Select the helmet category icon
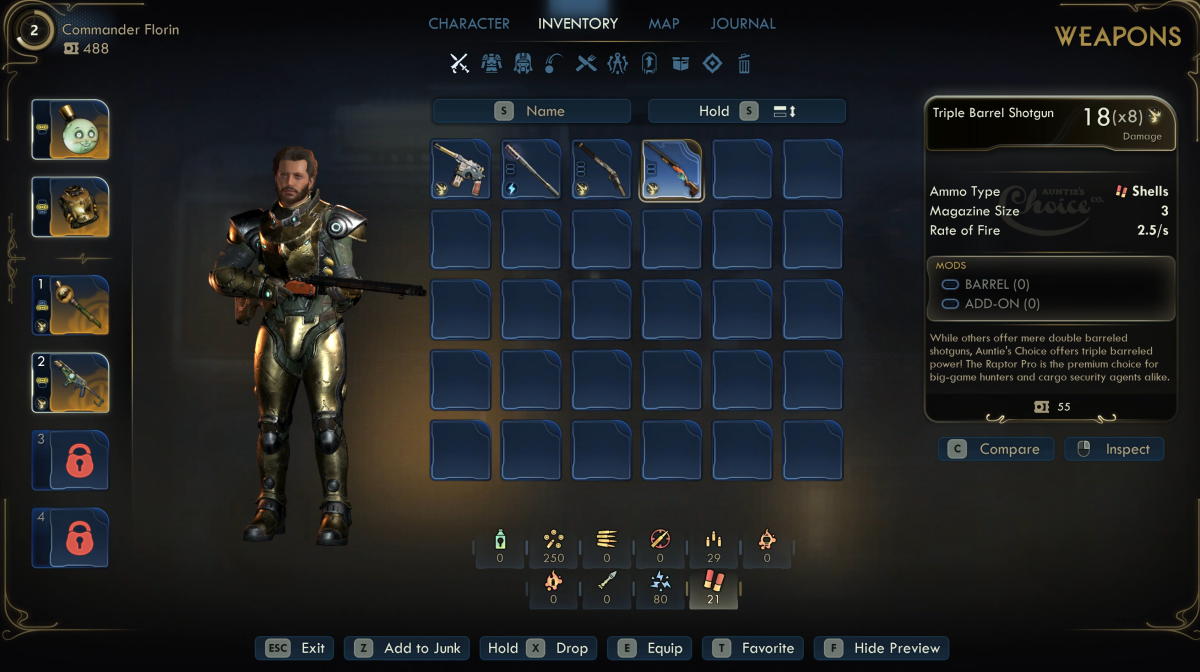The width and height of the screenshot is (1200, 672). click(522, 64)
